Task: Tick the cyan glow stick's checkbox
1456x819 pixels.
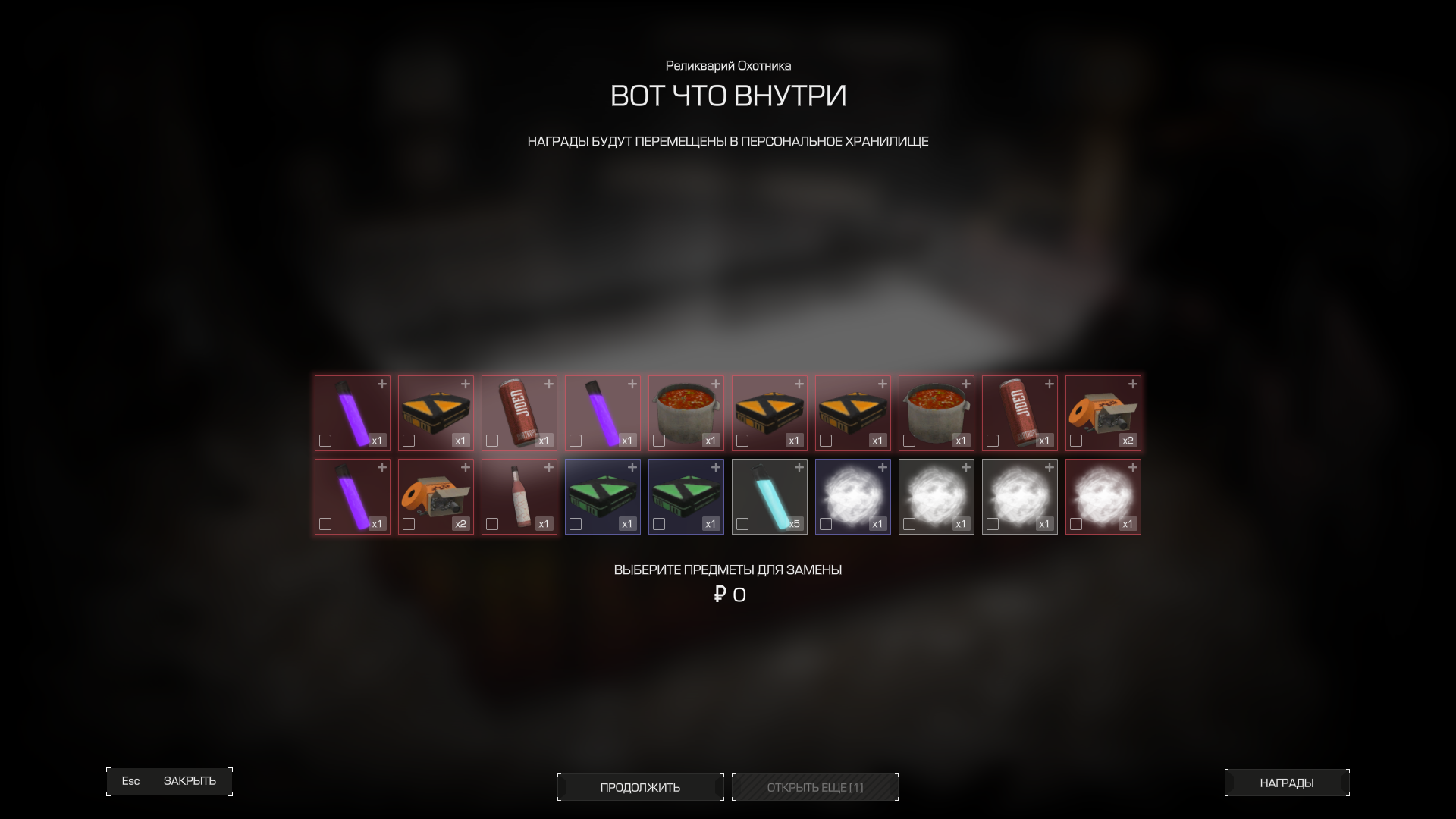Action: (x=742, y=524)
